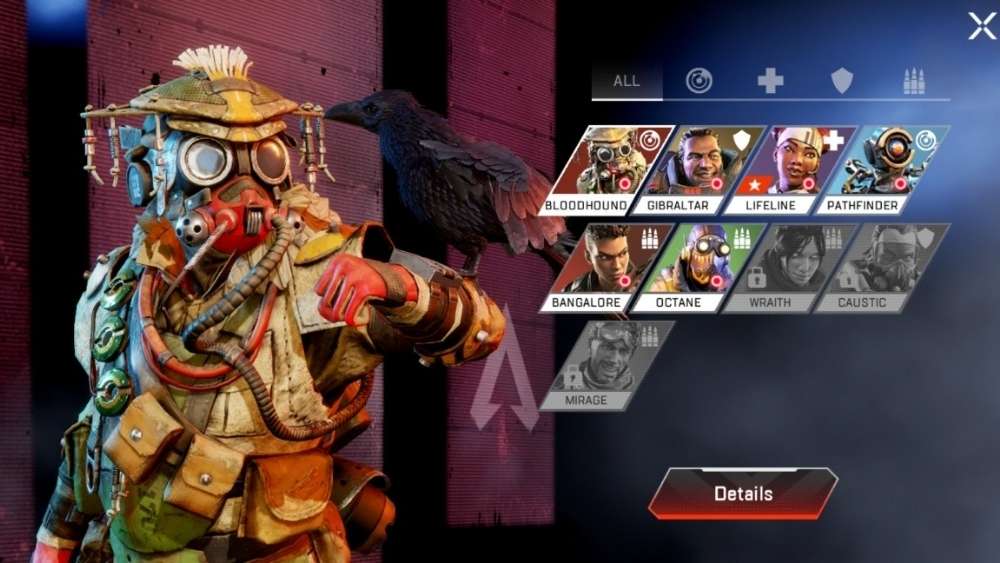Pick the Lifeline legend tile
1000x563 pixels.
coord(781,168)
